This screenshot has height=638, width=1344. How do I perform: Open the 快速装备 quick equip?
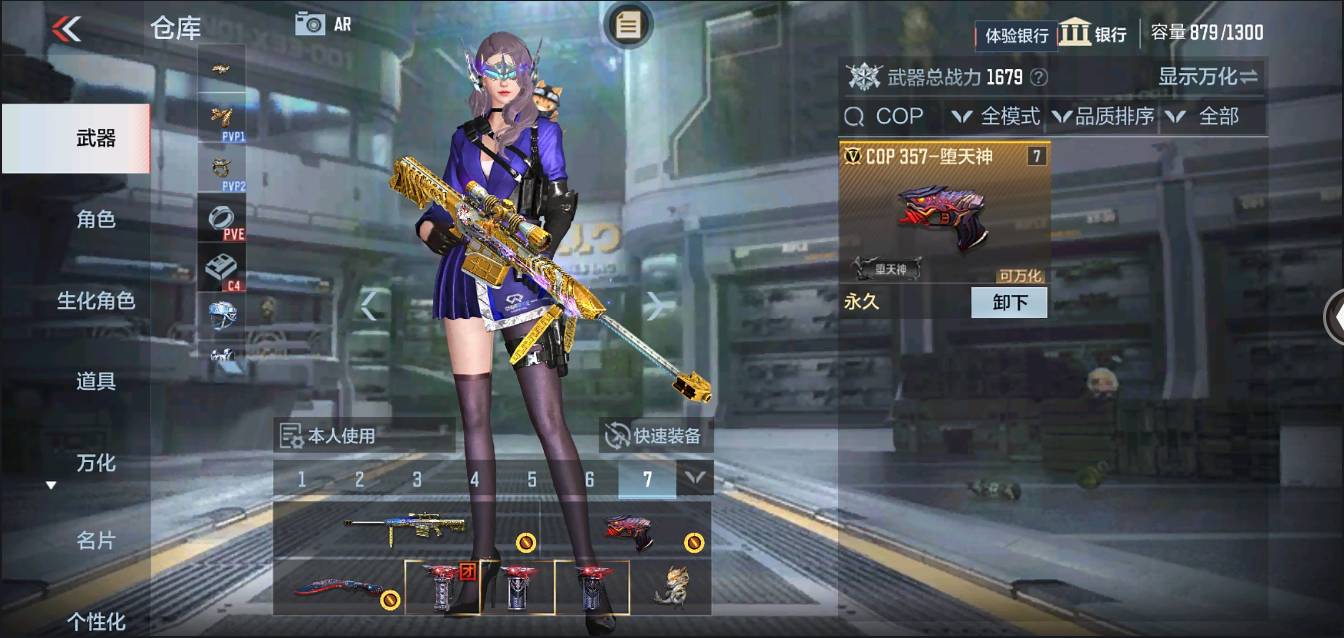(x=657, y=436)
